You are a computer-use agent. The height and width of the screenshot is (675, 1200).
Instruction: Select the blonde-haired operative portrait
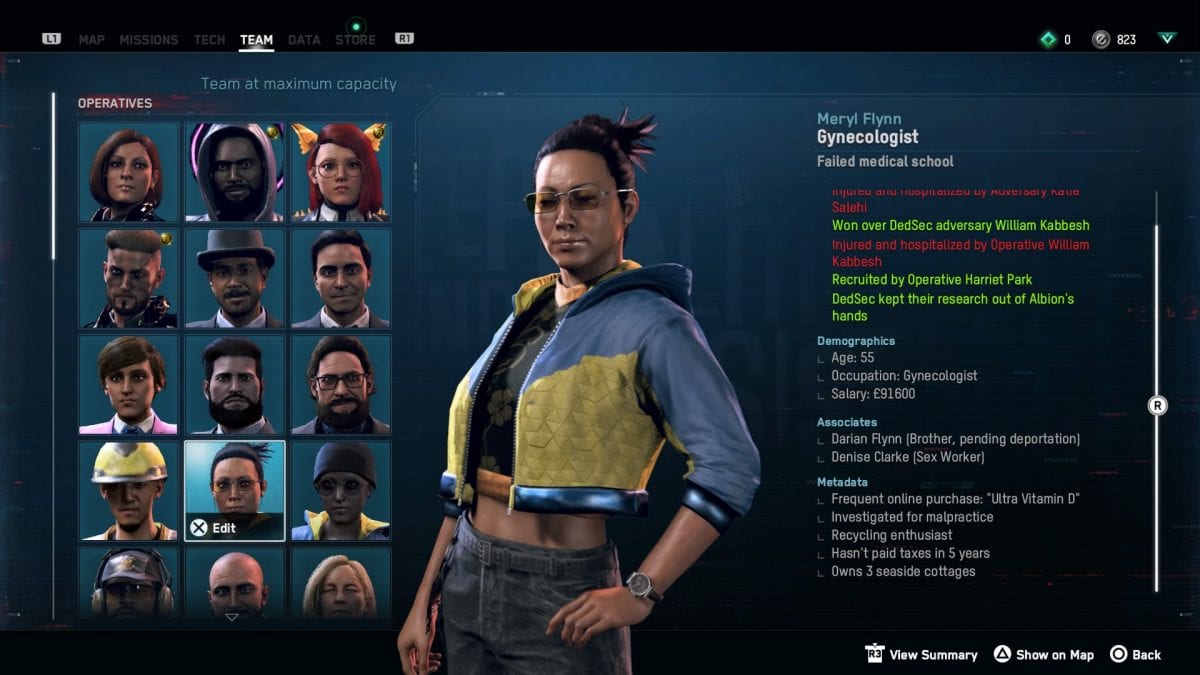click(341, 583)
